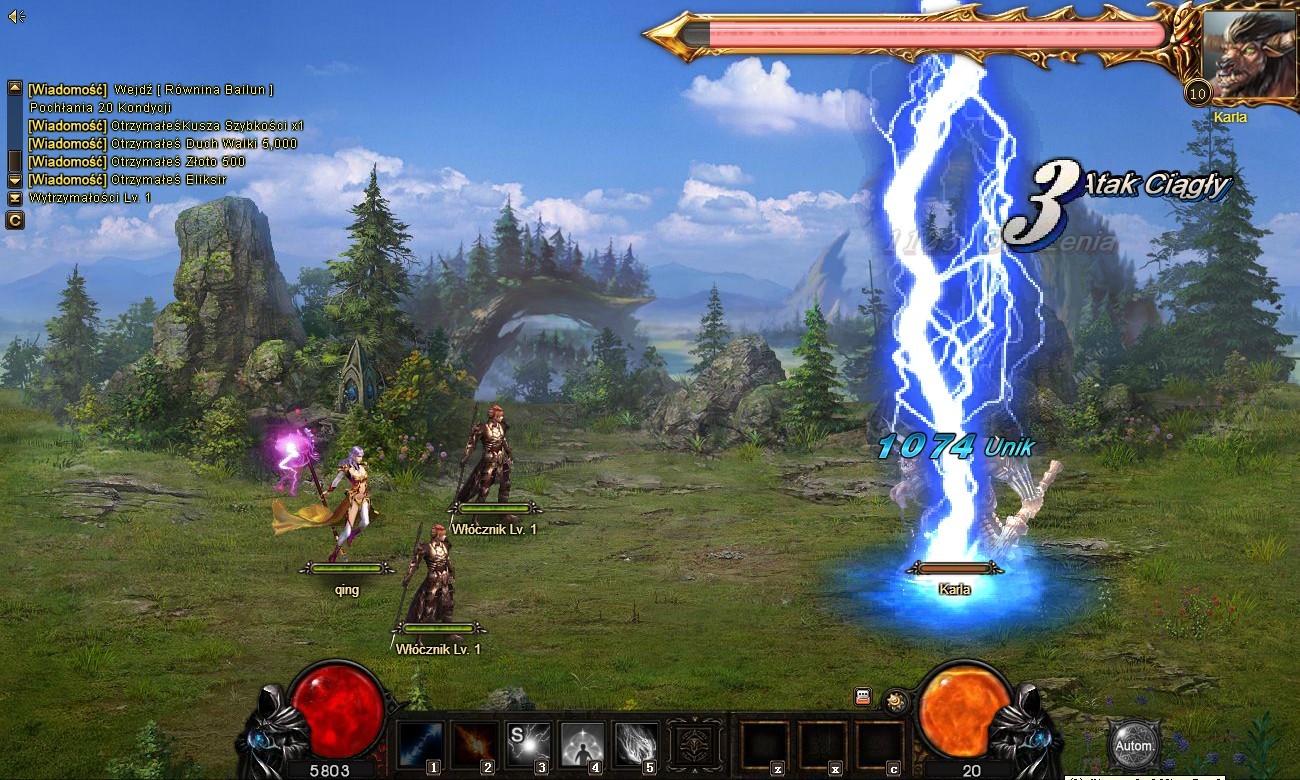Activate the blue lightning skill in slot 1
Image resolution: width=1300 pixels, height=780 pixels.
[x=419, y=744]
